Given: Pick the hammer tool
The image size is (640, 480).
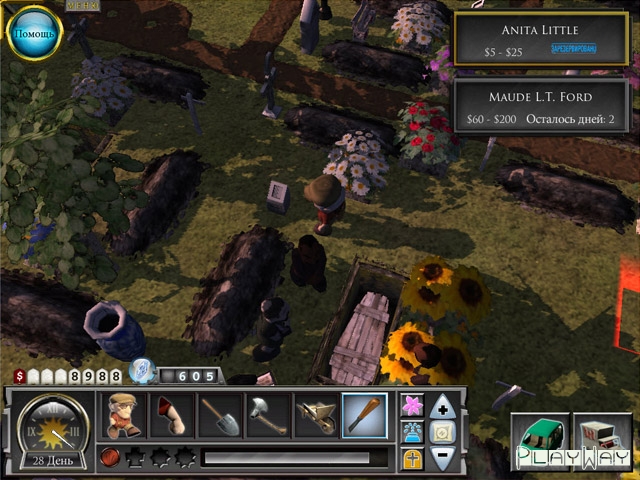Looking at the screenshot, I should point(268,415).
